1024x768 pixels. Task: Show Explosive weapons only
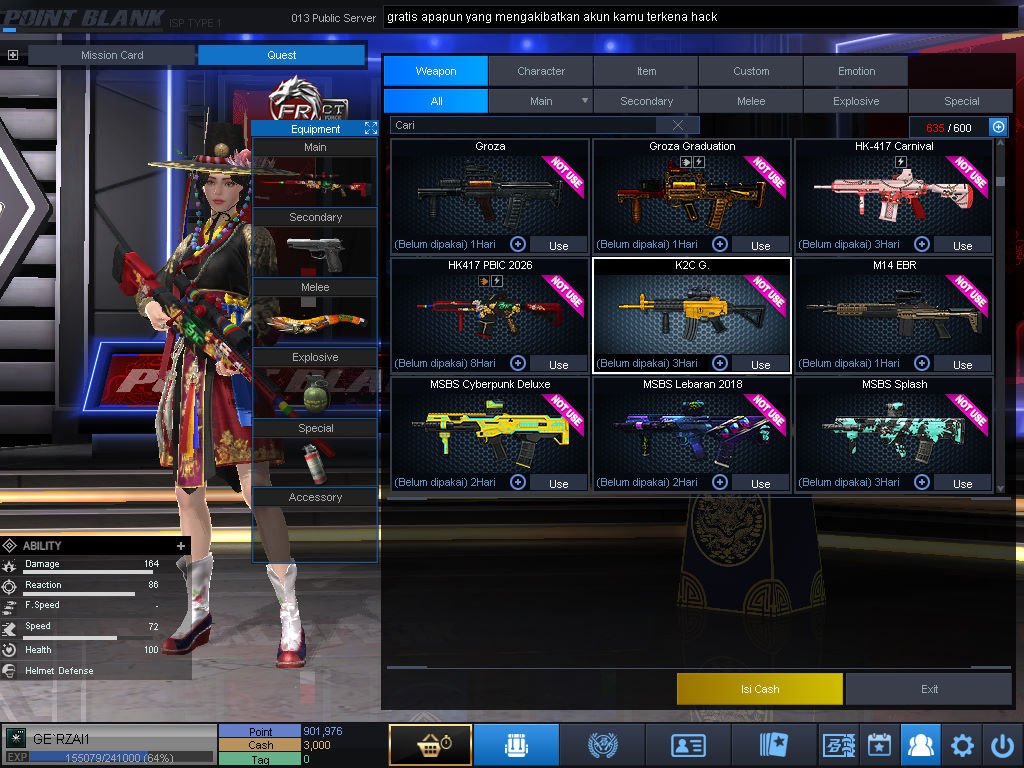click(x=856, y=101)
